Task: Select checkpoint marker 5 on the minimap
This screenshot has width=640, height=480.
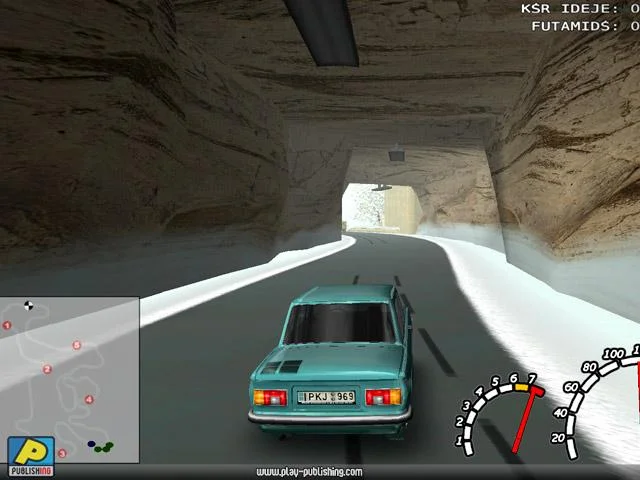Action: pos(77,346)
